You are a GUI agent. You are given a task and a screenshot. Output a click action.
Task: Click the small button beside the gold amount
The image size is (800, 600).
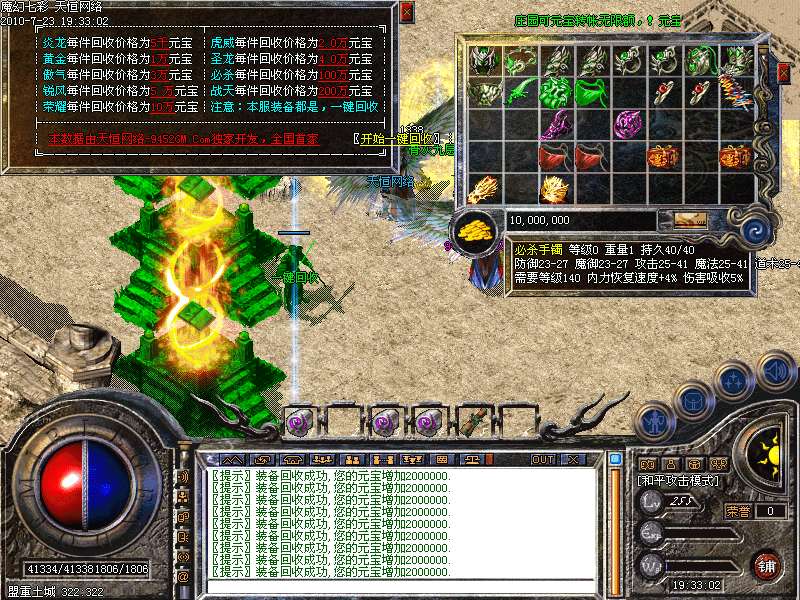click(690, 219)
